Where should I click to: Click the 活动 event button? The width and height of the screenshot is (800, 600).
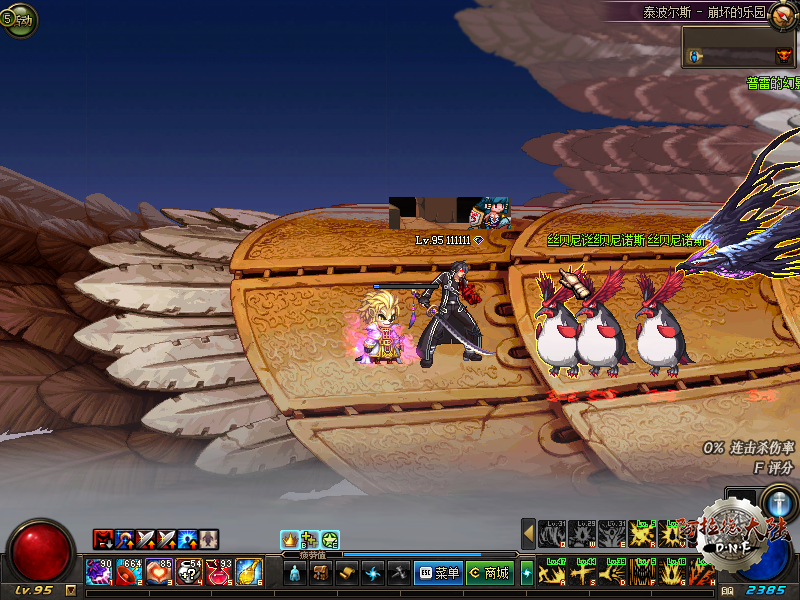18,19
